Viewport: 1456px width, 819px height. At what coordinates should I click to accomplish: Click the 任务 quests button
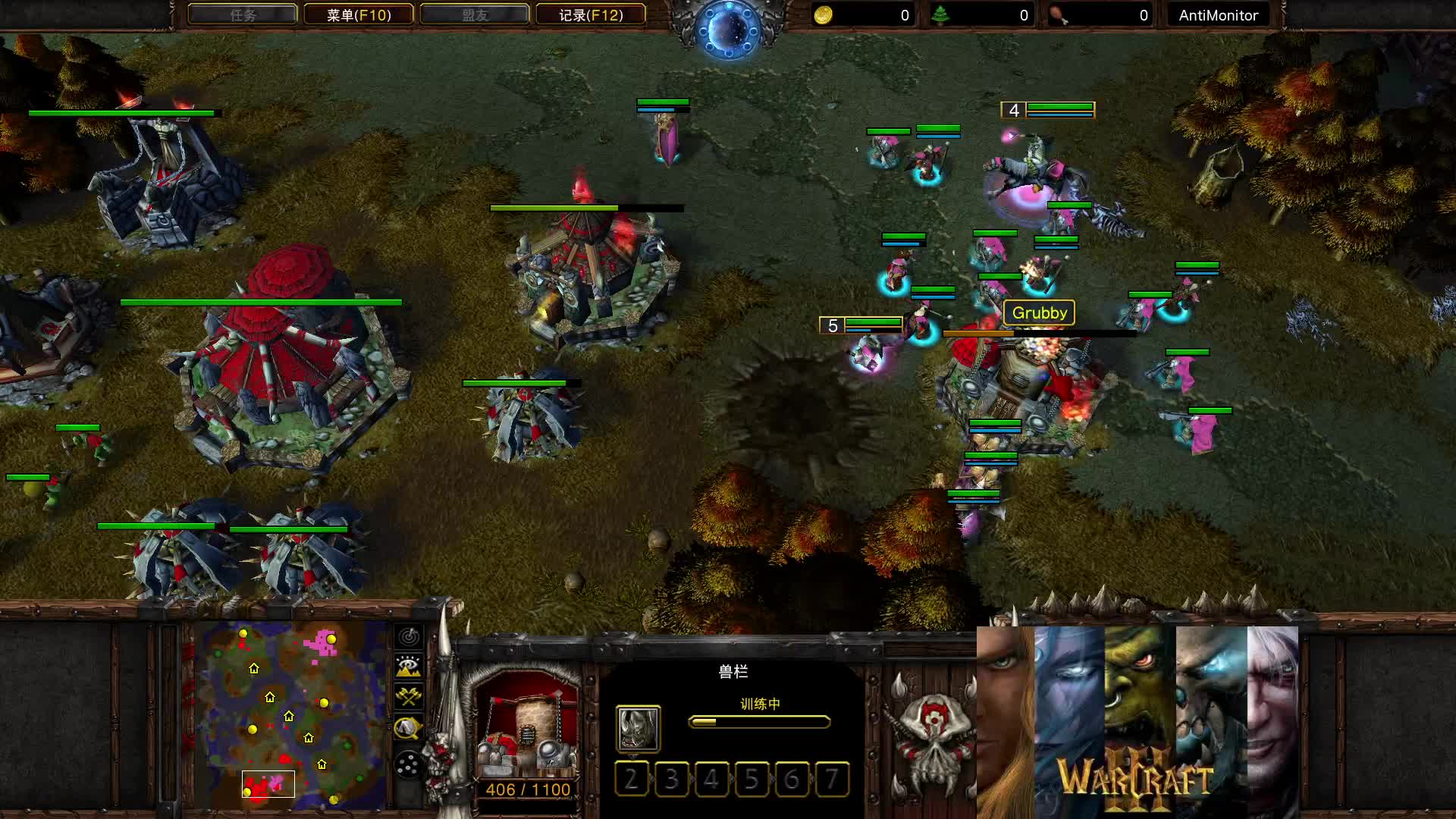(243, 14)
